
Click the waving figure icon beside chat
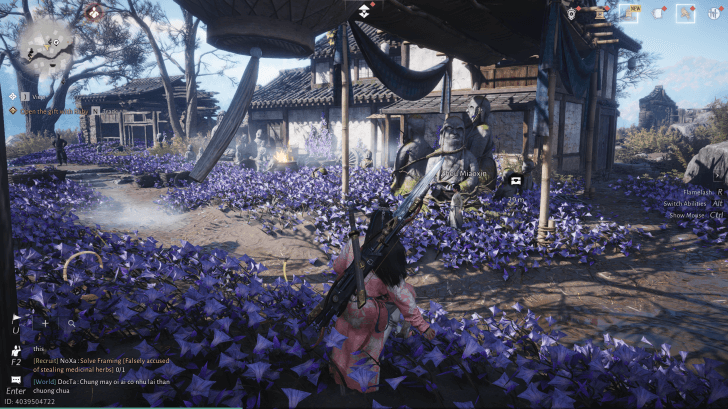click(16, 351)
